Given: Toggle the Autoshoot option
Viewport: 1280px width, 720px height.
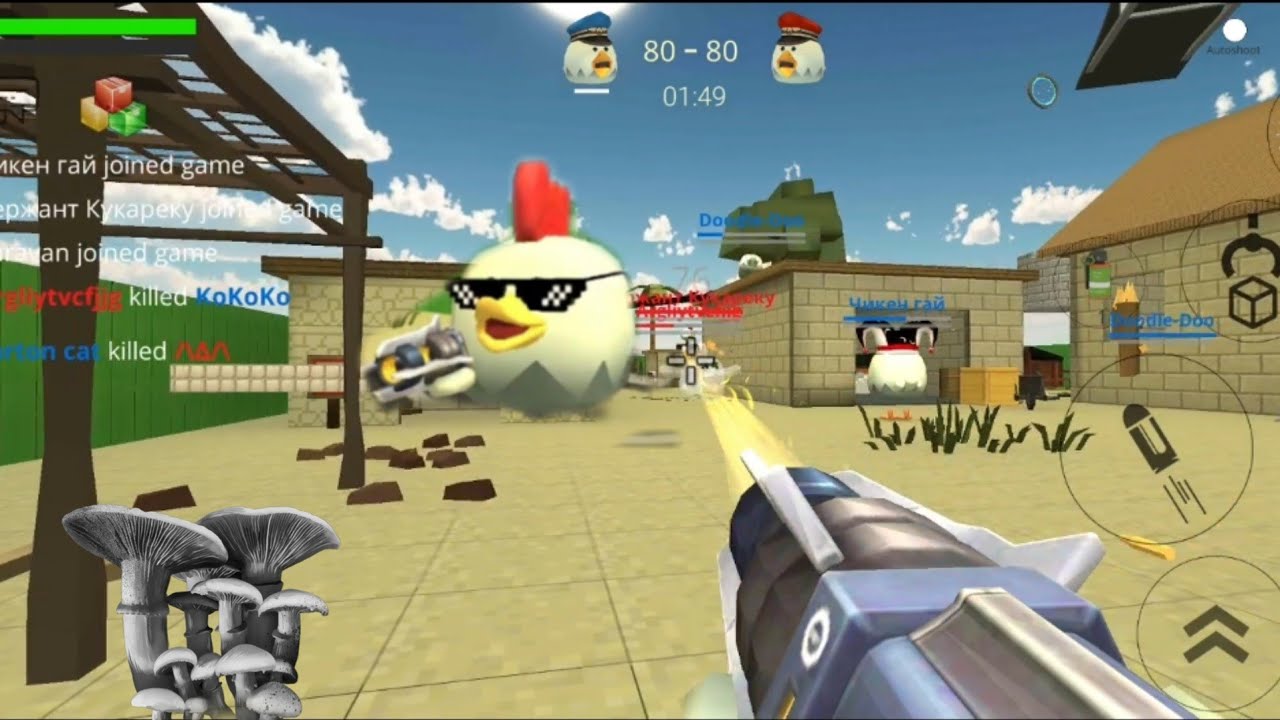Looking at the screenshot, I should [x=1234, y=31].
